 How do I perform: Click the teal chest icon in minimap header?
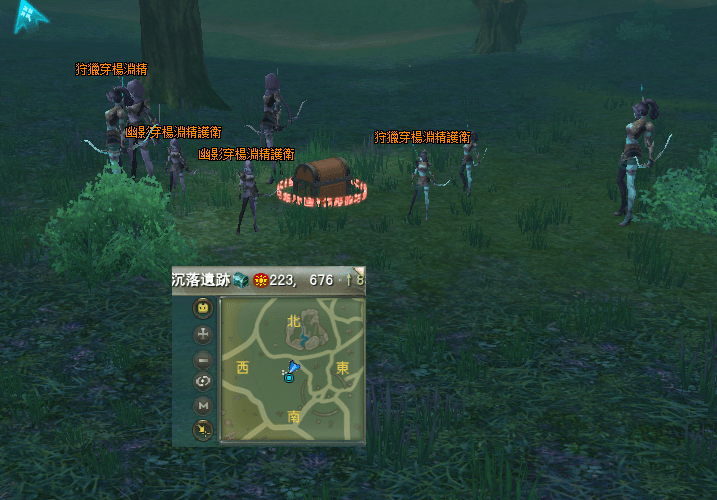[241, 281]
